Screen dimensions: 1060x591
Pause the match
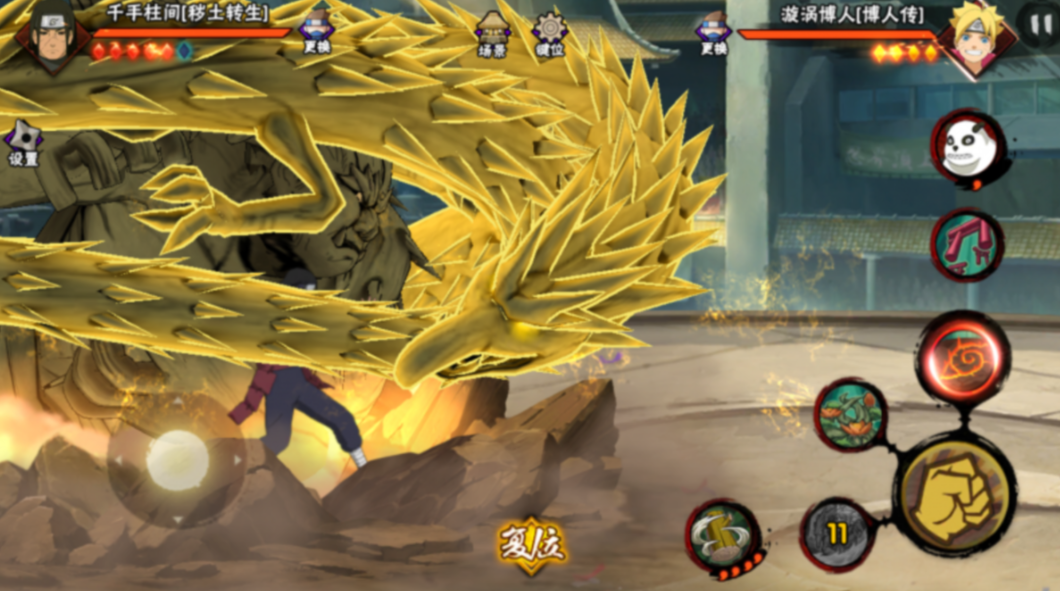tap(1035, 22)
